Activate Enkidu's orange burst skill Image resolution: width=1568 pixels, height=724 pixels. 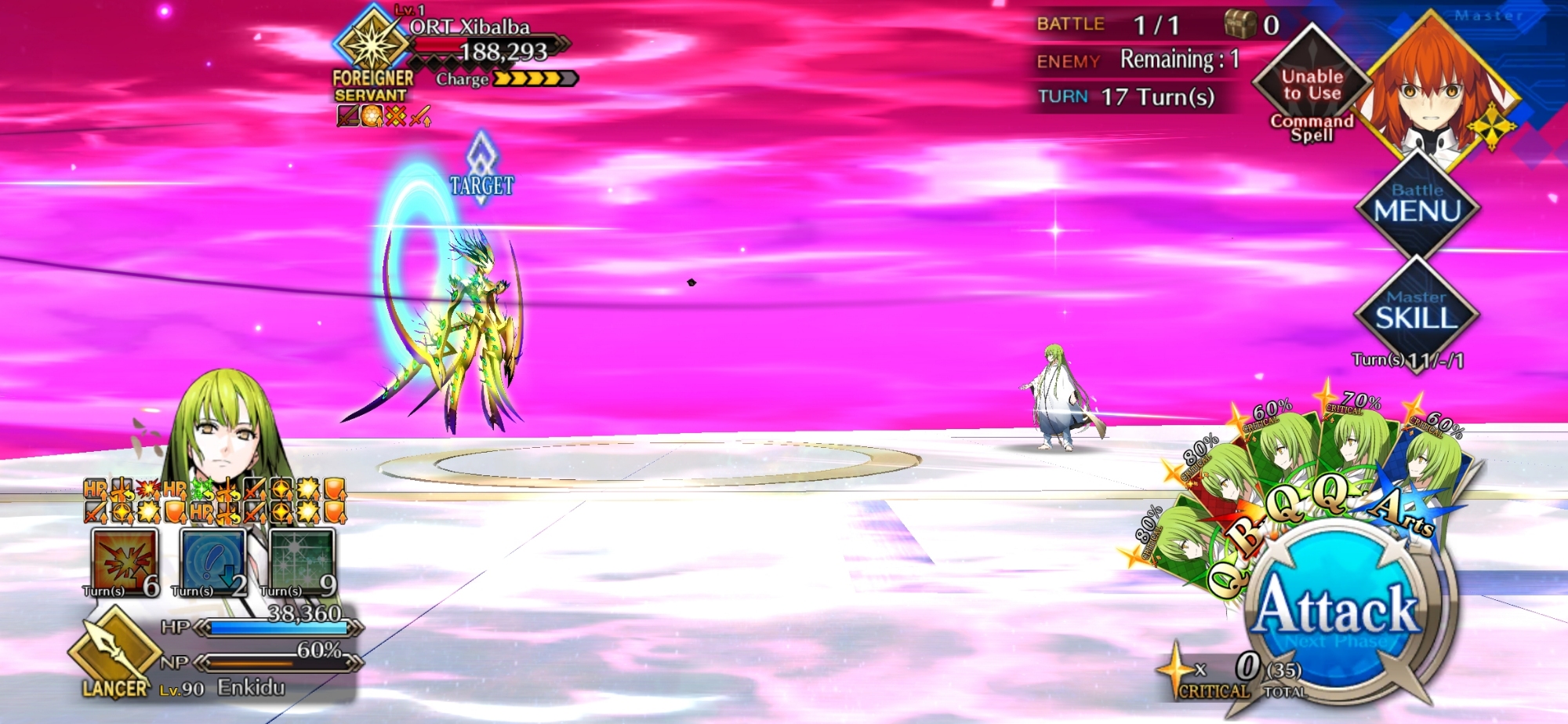[x=125, y=562]
